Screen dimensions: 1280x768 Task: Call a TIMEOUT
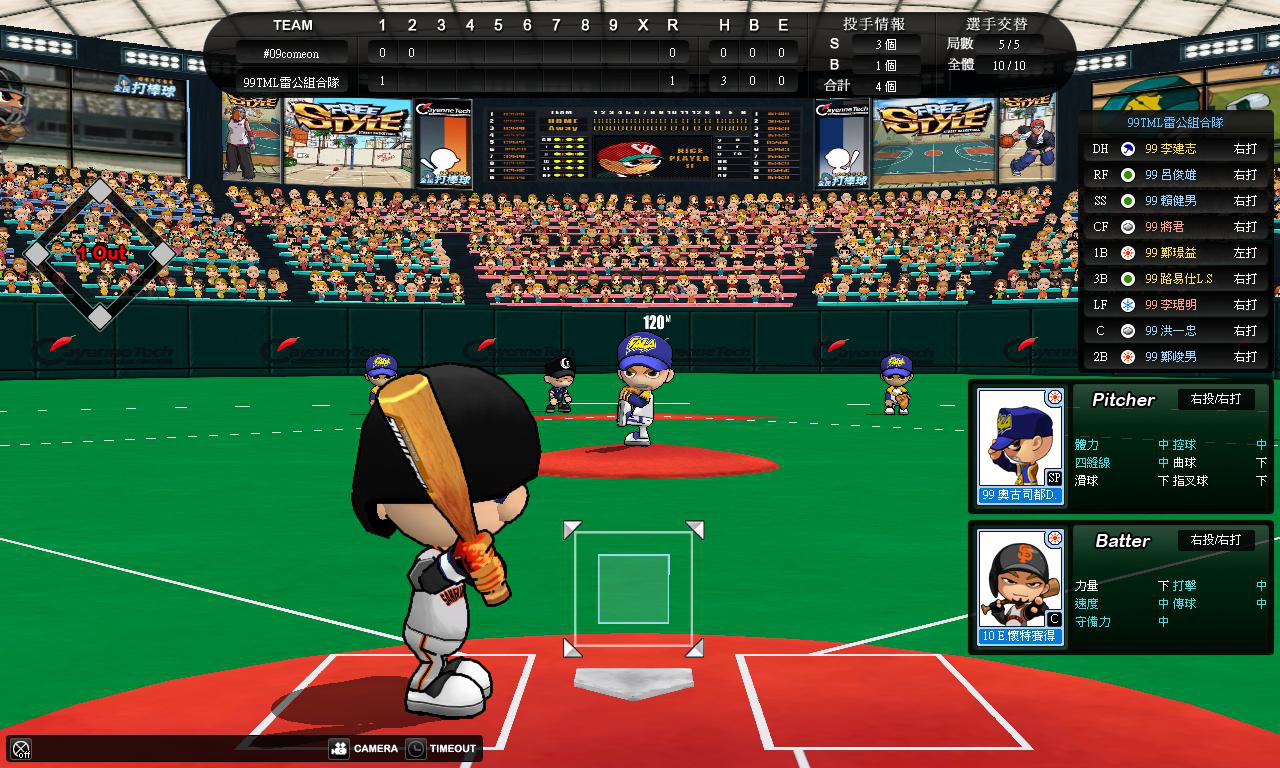coord(441,748)
